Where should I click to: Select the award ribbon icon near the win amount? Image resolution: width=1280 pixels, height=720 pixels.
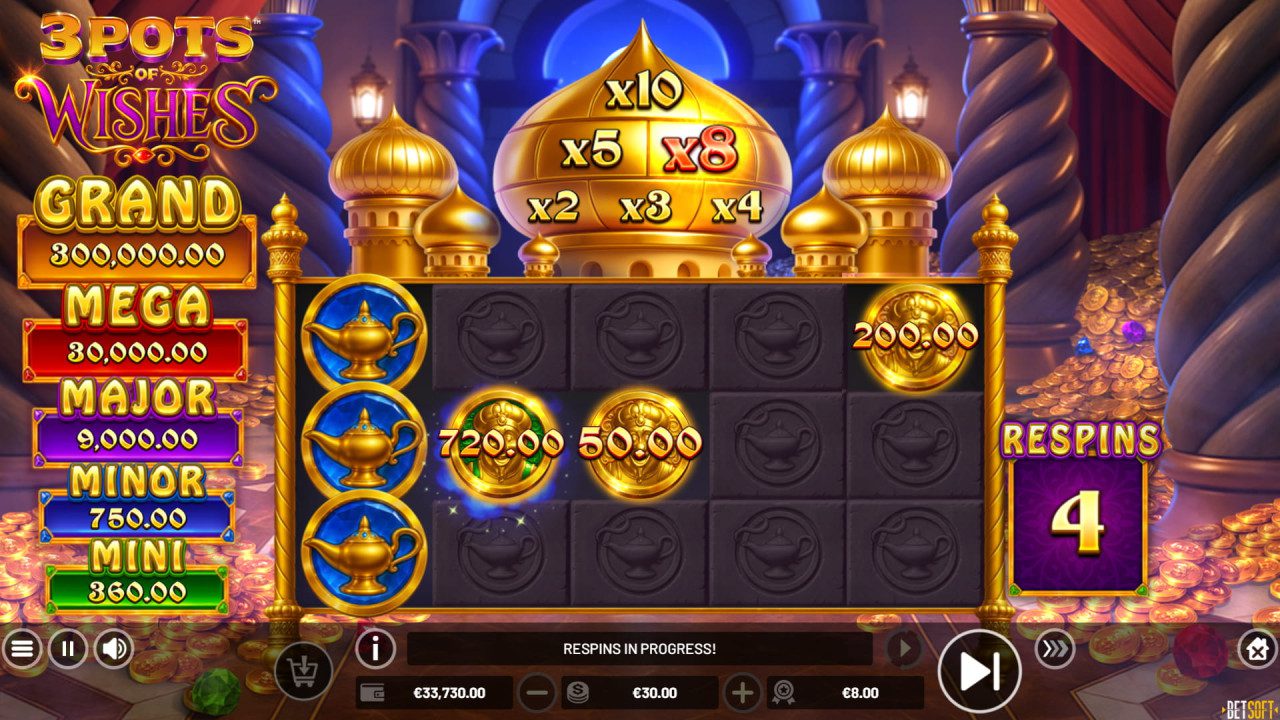(786, 690)
